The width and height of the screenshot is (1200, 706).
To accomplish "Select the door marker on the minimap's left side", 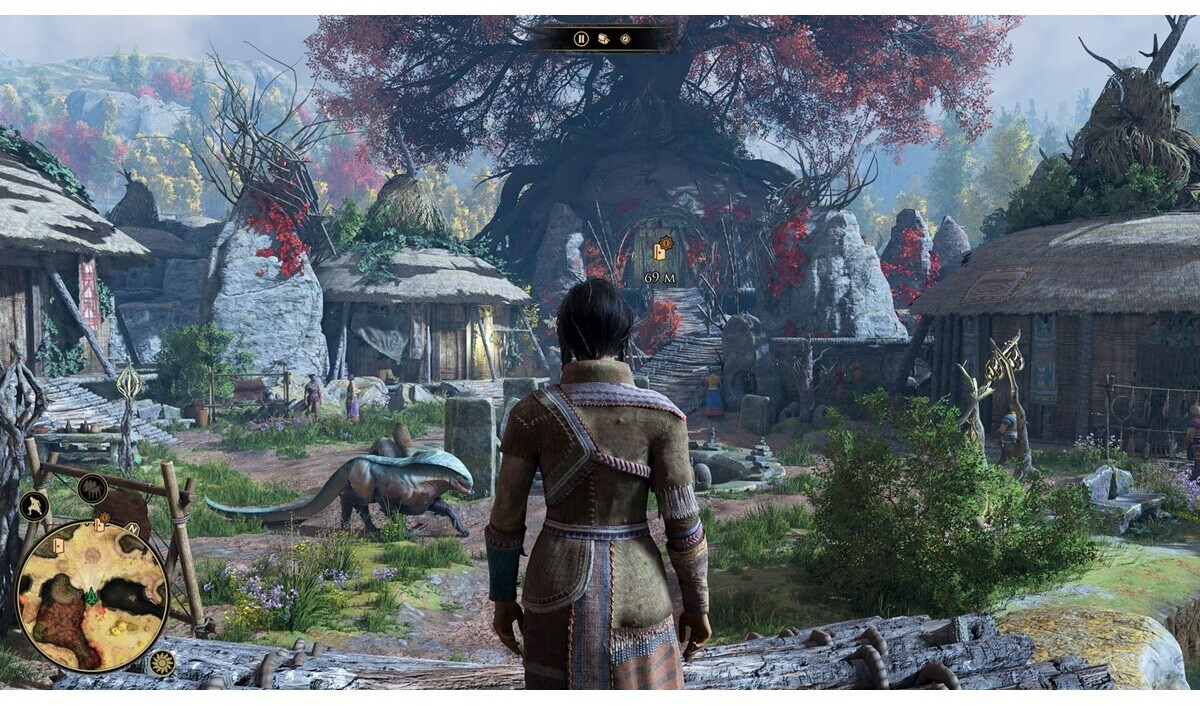I will click(x=58, y=546).
